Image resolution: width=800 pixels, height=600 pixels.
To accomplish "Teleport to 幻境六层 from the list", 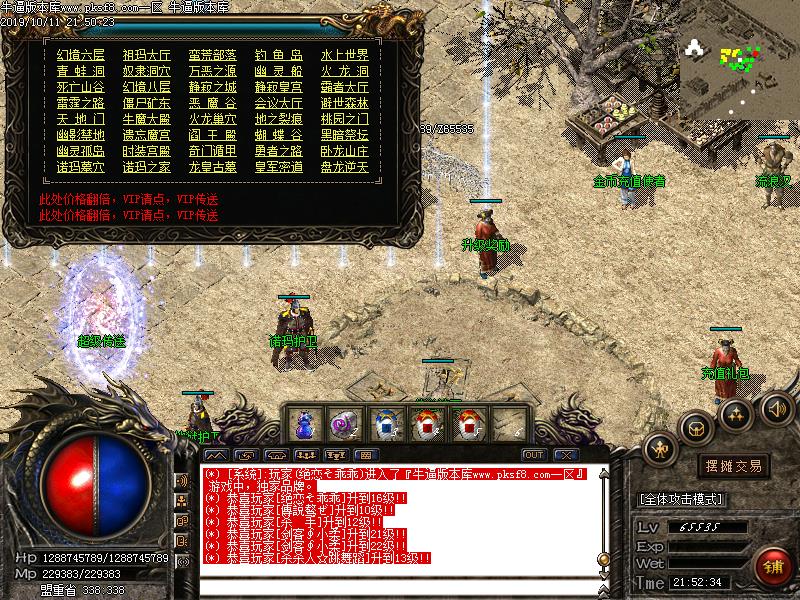I will point(81,55).
